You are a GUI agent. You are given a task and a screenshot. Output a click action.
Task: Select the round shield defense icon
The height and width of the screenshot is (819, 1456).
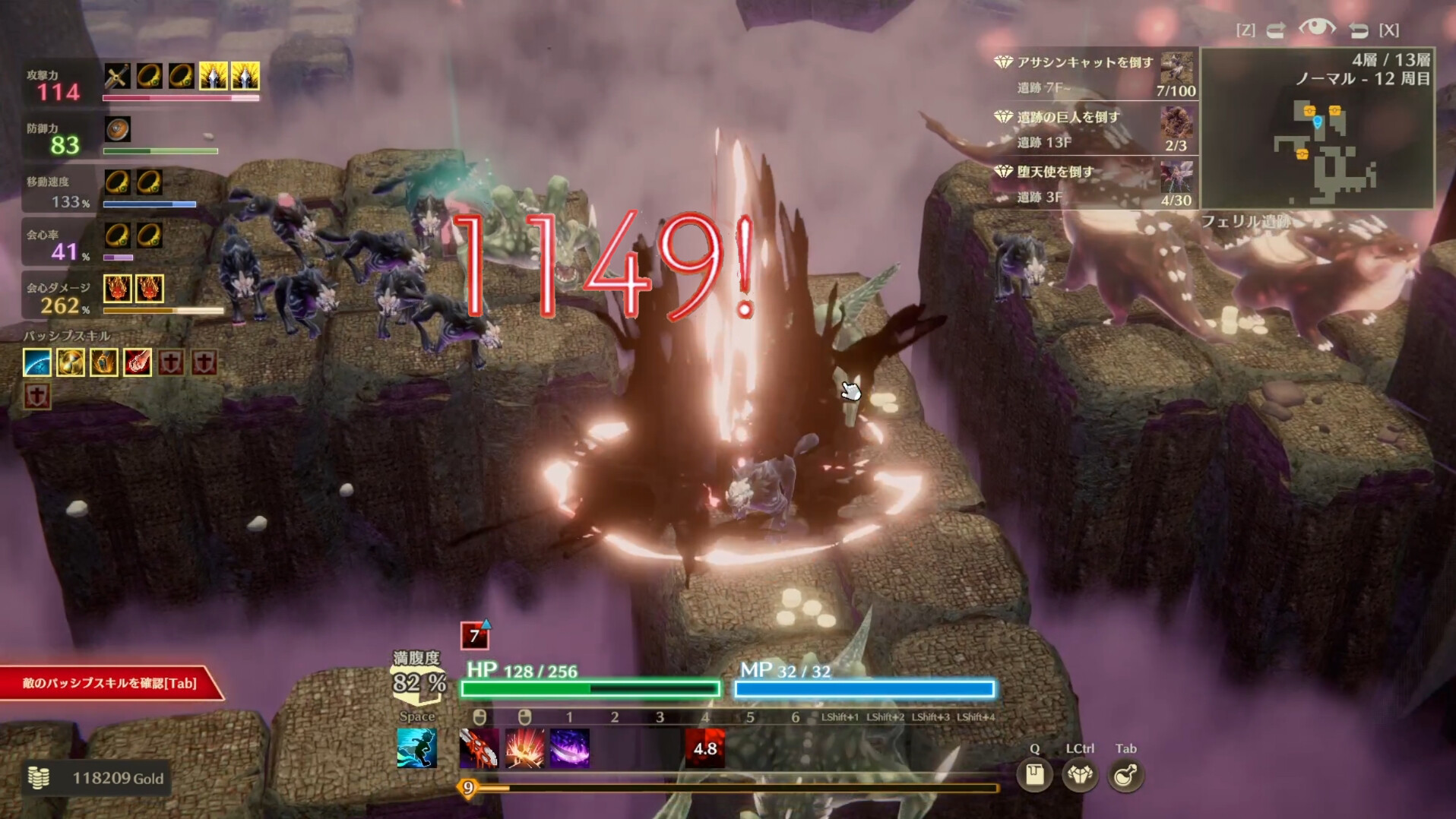pyautogui.click(x=118, y=129)
